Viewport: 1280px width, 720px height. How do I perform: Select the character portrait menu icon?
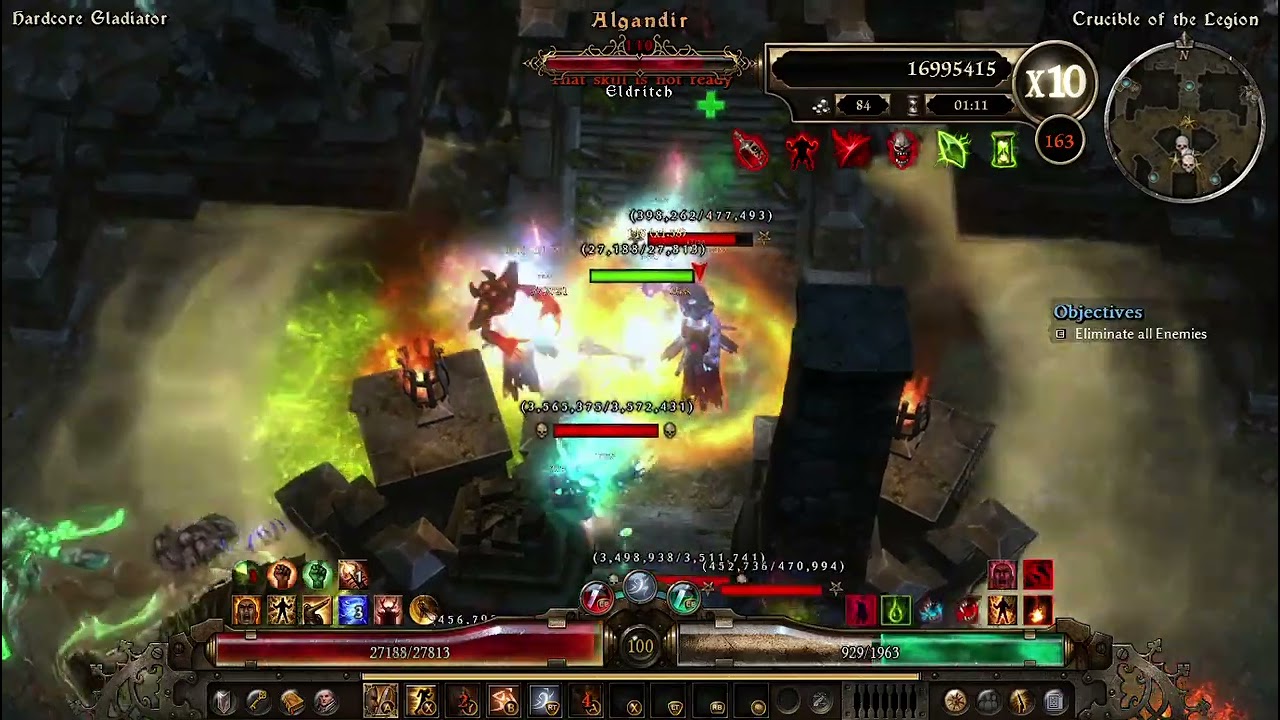pos(326,702)
